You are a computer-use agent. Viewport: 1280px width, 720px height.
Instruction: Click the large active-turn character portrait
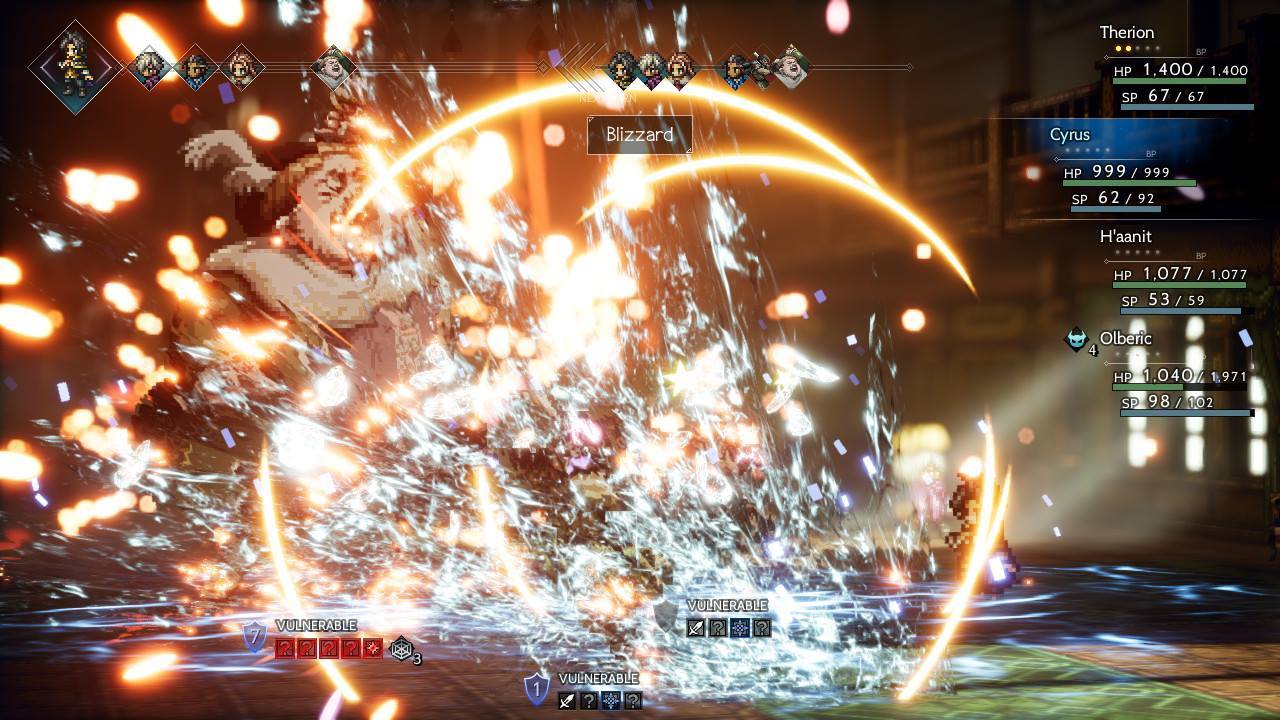coord(75,66)
